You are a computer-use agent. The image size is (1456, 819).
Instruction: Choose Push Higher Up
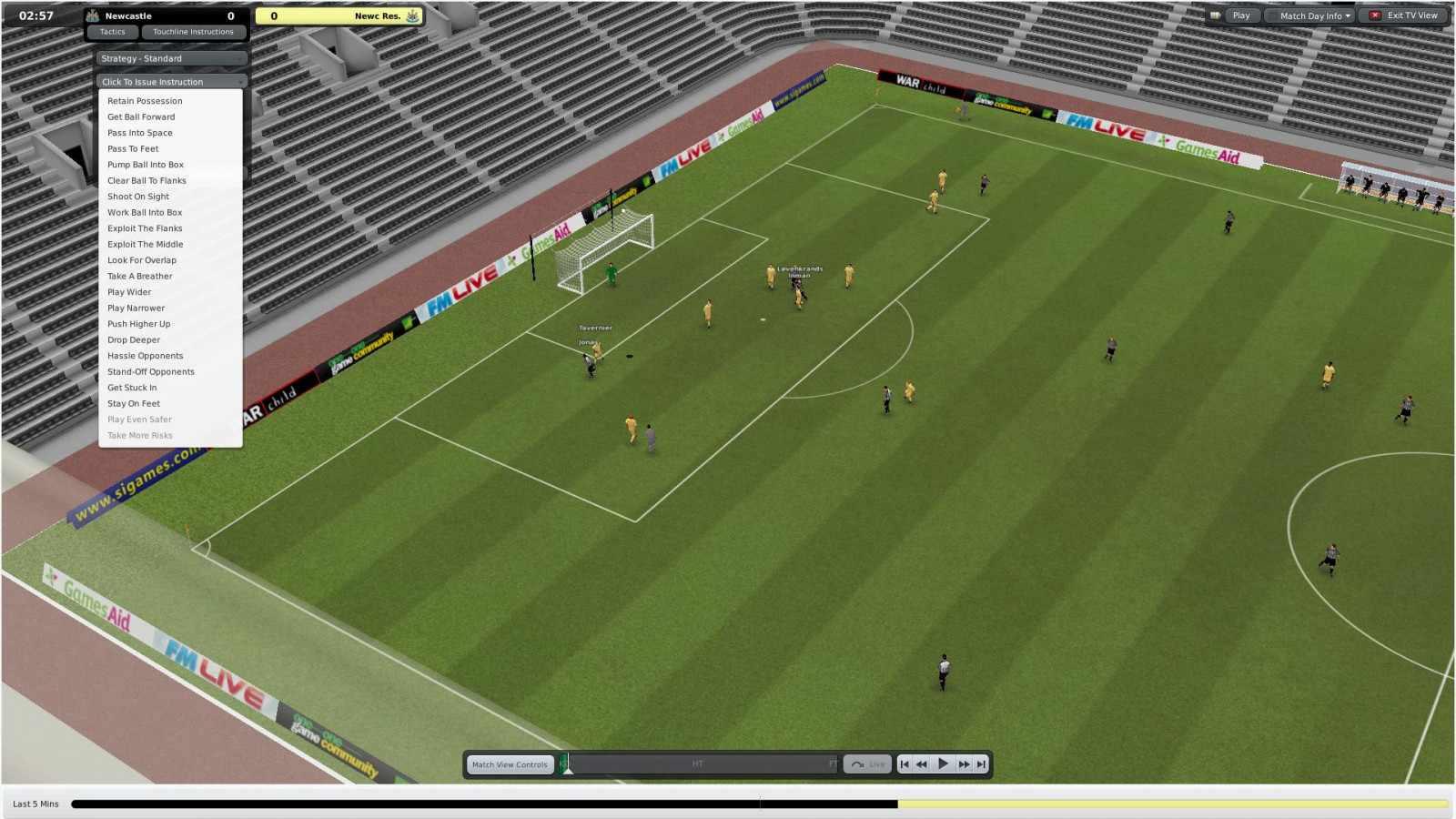(x=138, y=324)
